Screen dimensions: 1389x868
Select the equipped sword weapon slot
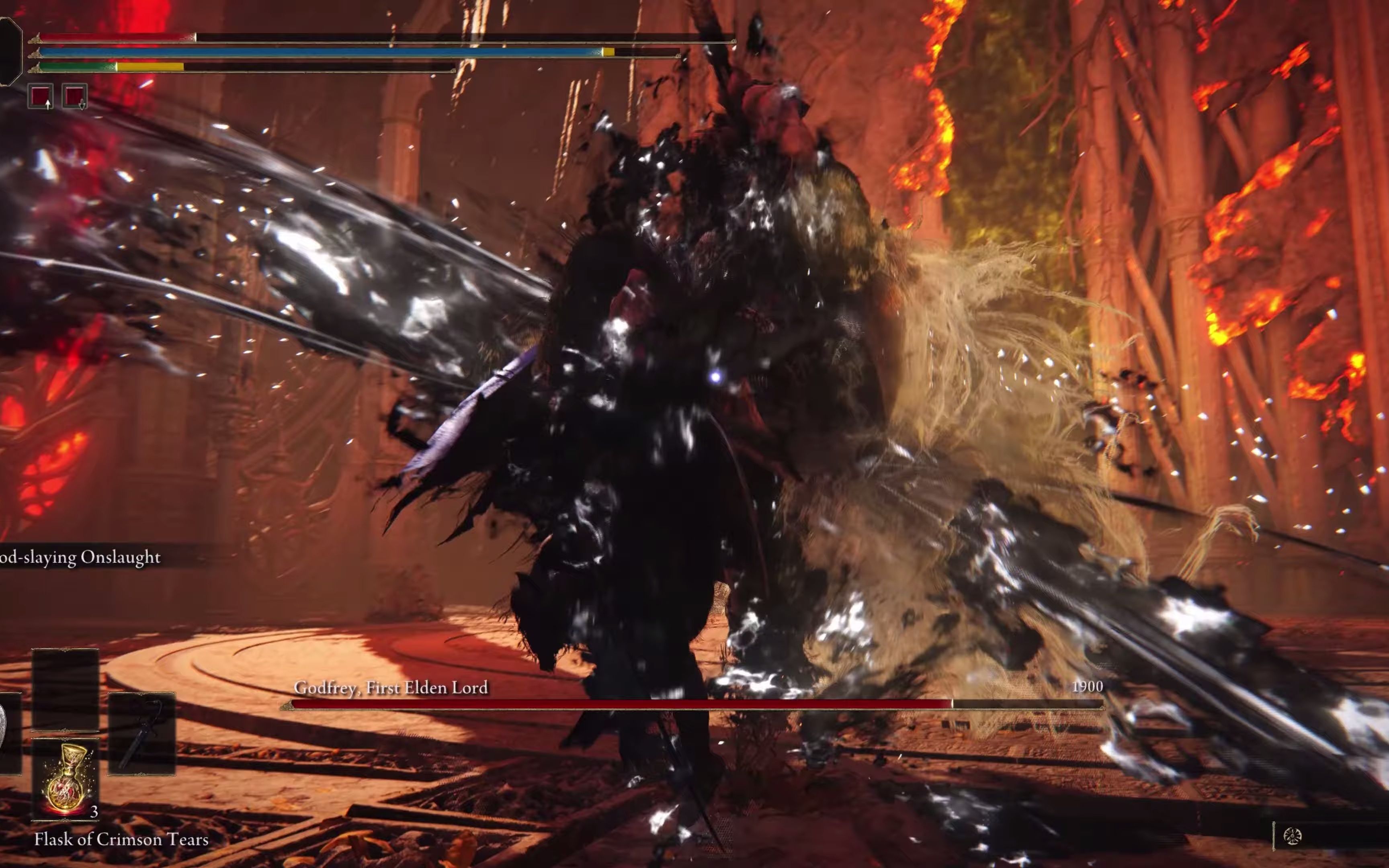pyautogui.click(x=142, y=734)
